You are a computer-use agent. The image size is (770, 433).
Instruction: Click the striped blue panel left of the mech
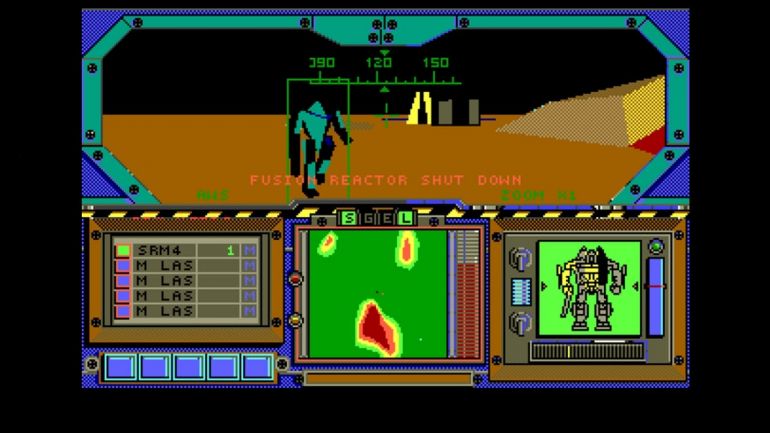pos(519,290)
